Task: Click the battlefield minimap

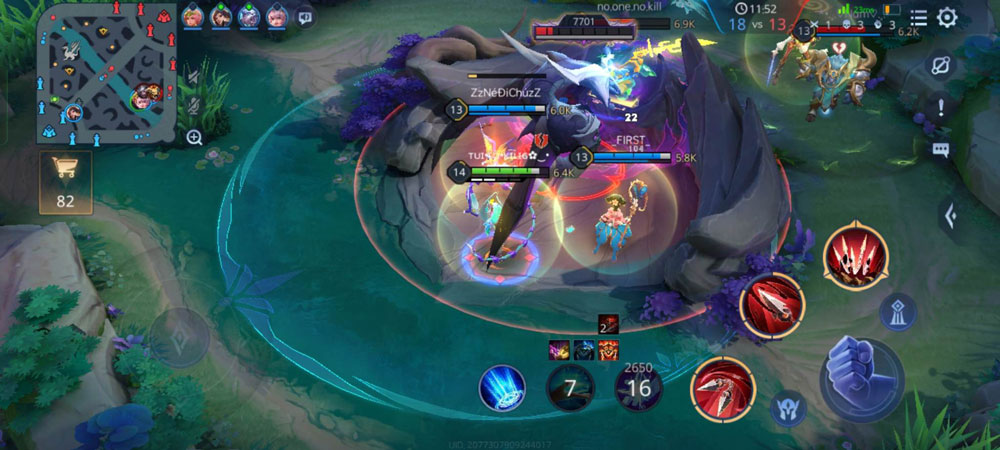Action: click(x=98, y=73)
